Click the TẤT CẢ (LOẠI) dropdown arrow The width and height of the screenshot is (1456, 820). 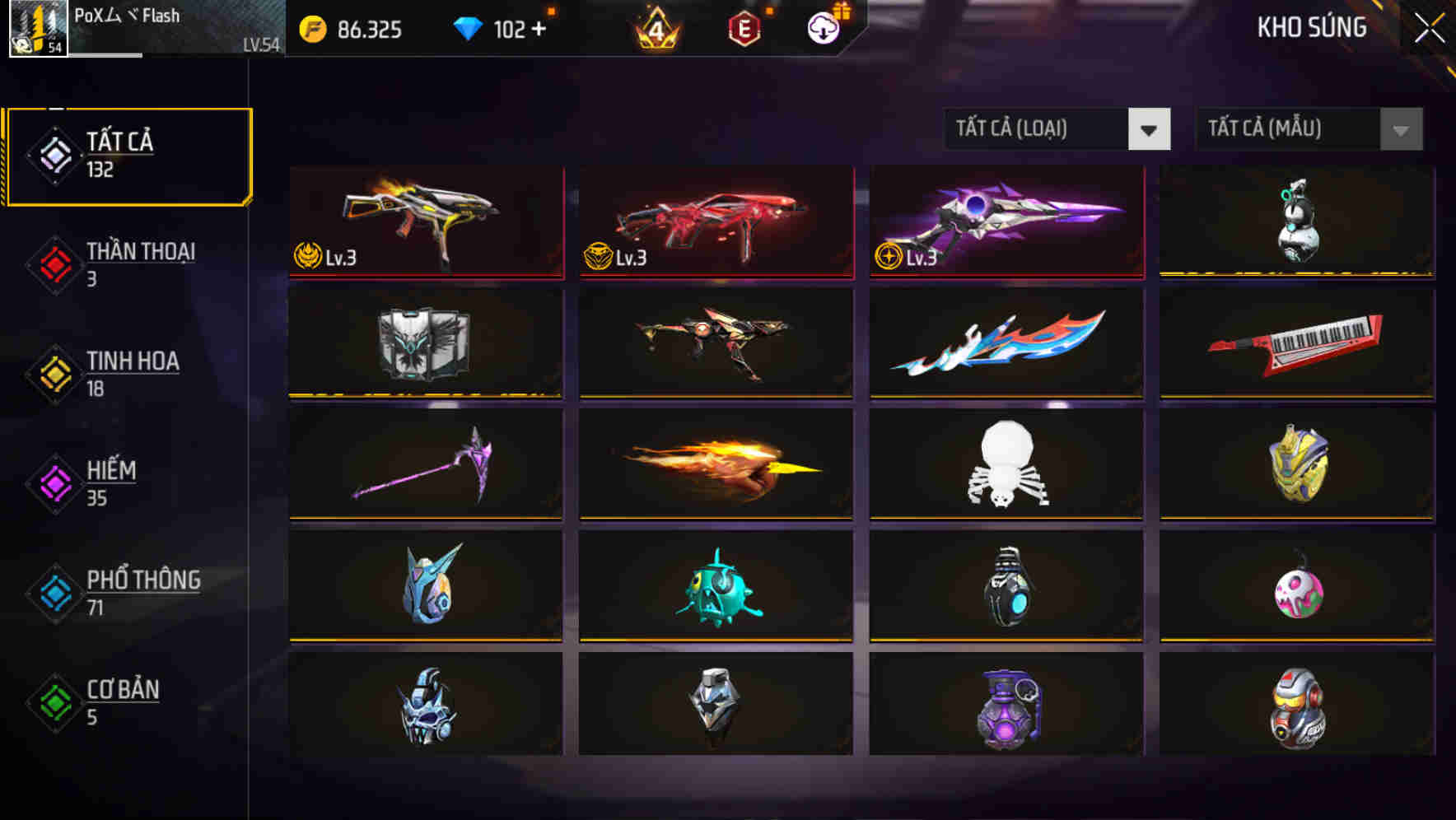(x=1150, y=129)
